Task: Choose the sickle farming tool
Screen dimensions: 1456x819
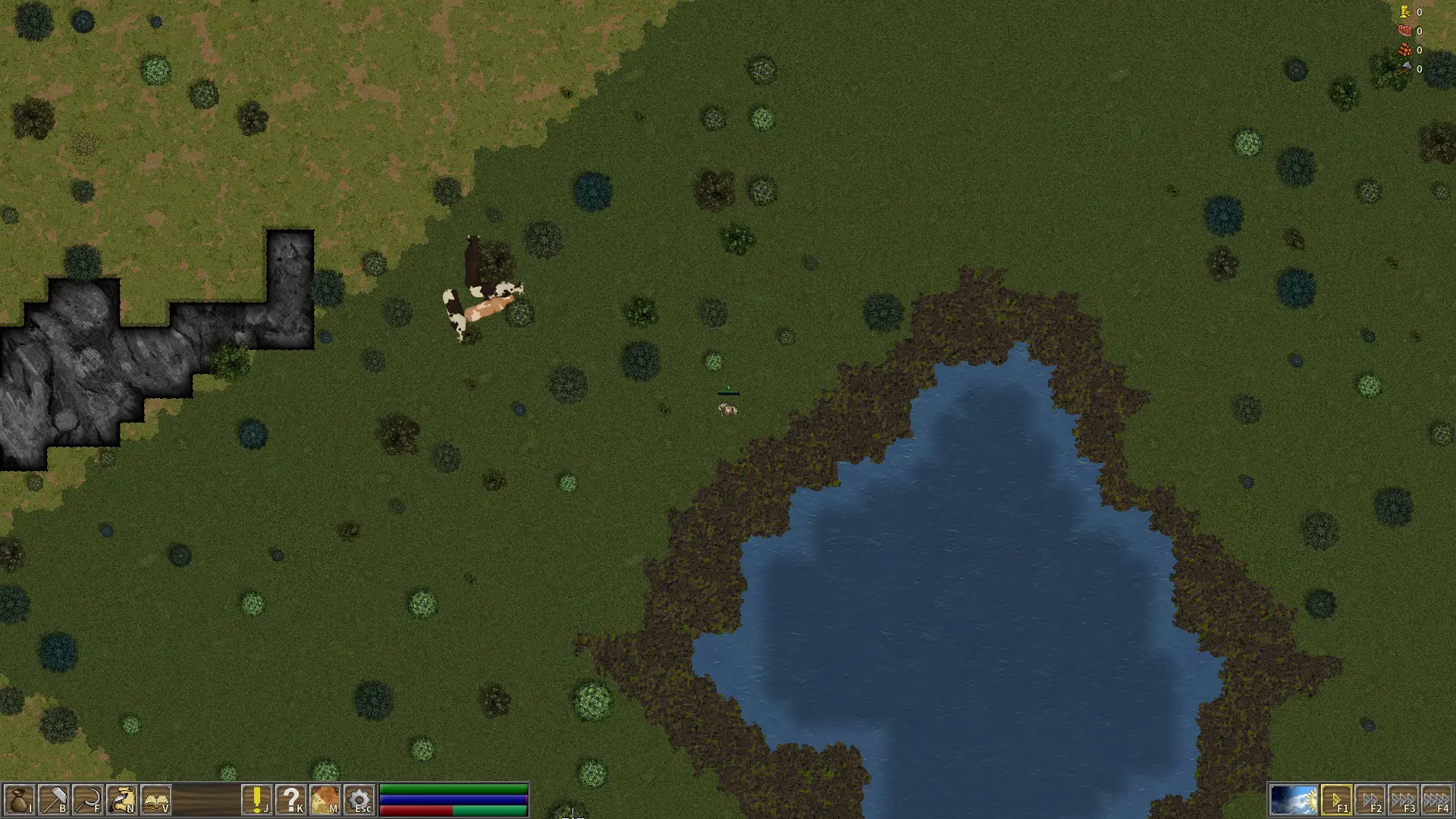Action: click(88, 800)
